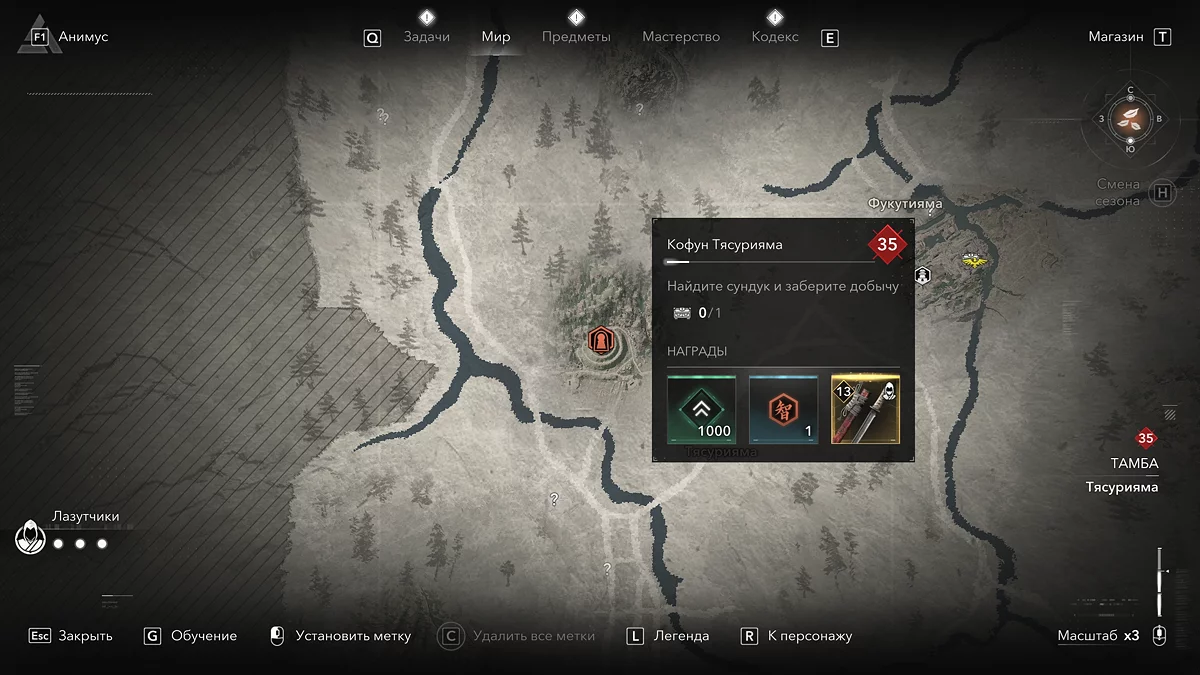Select the 1000 experience reward tile
The image size is (1200, 675).
[x=701, y=409]
